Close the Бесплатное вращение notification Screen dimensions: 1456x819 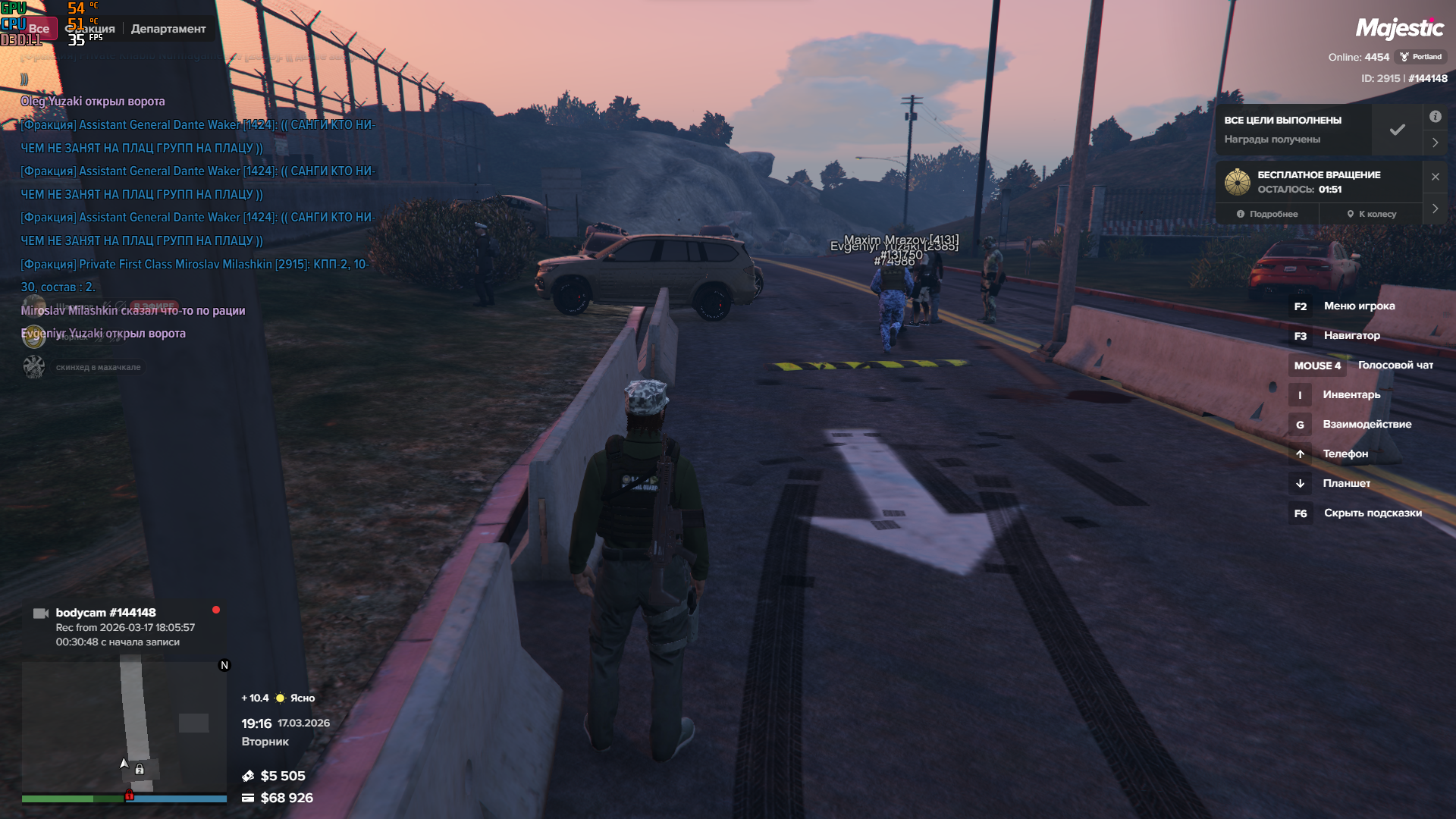[x=1435, y=177]
